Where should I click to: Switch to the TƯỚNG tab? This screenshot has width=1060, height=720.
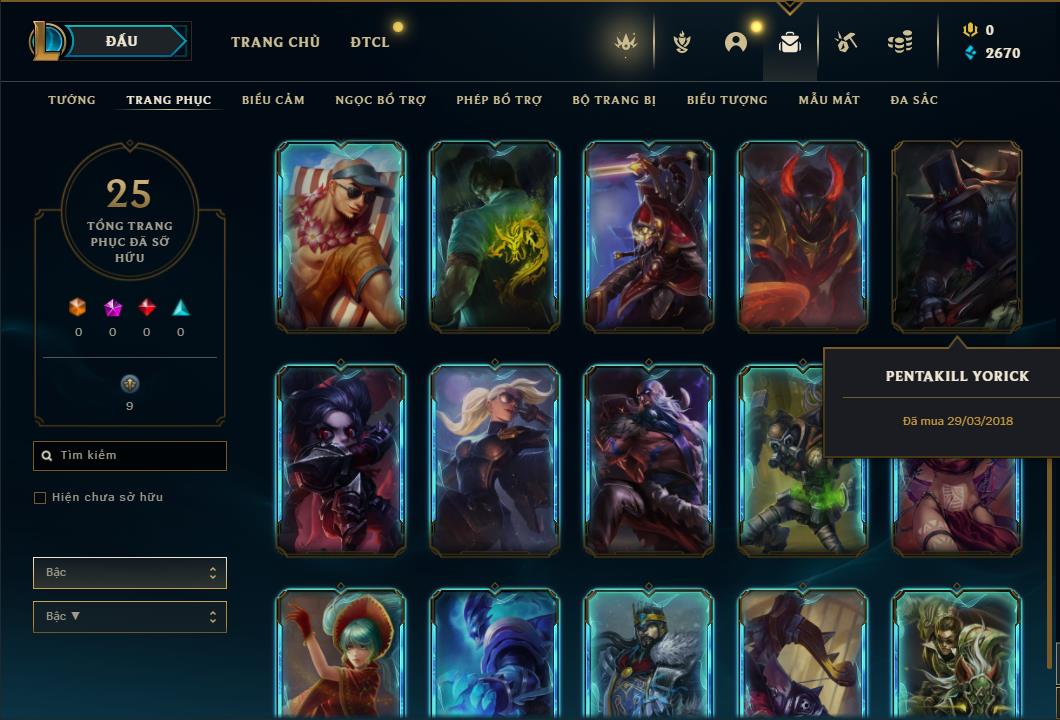point(72,100)
